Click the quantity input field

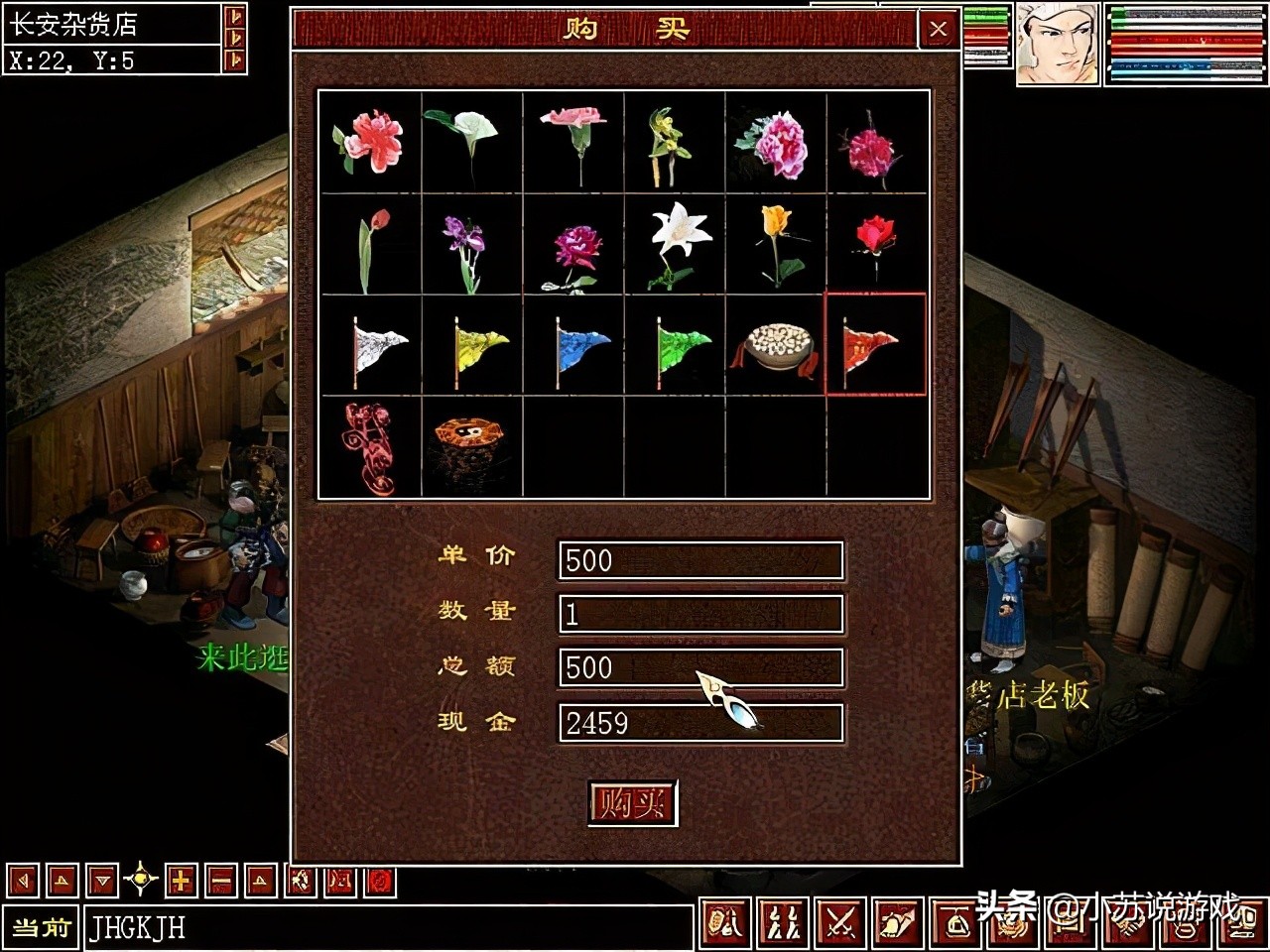point(700,614)
